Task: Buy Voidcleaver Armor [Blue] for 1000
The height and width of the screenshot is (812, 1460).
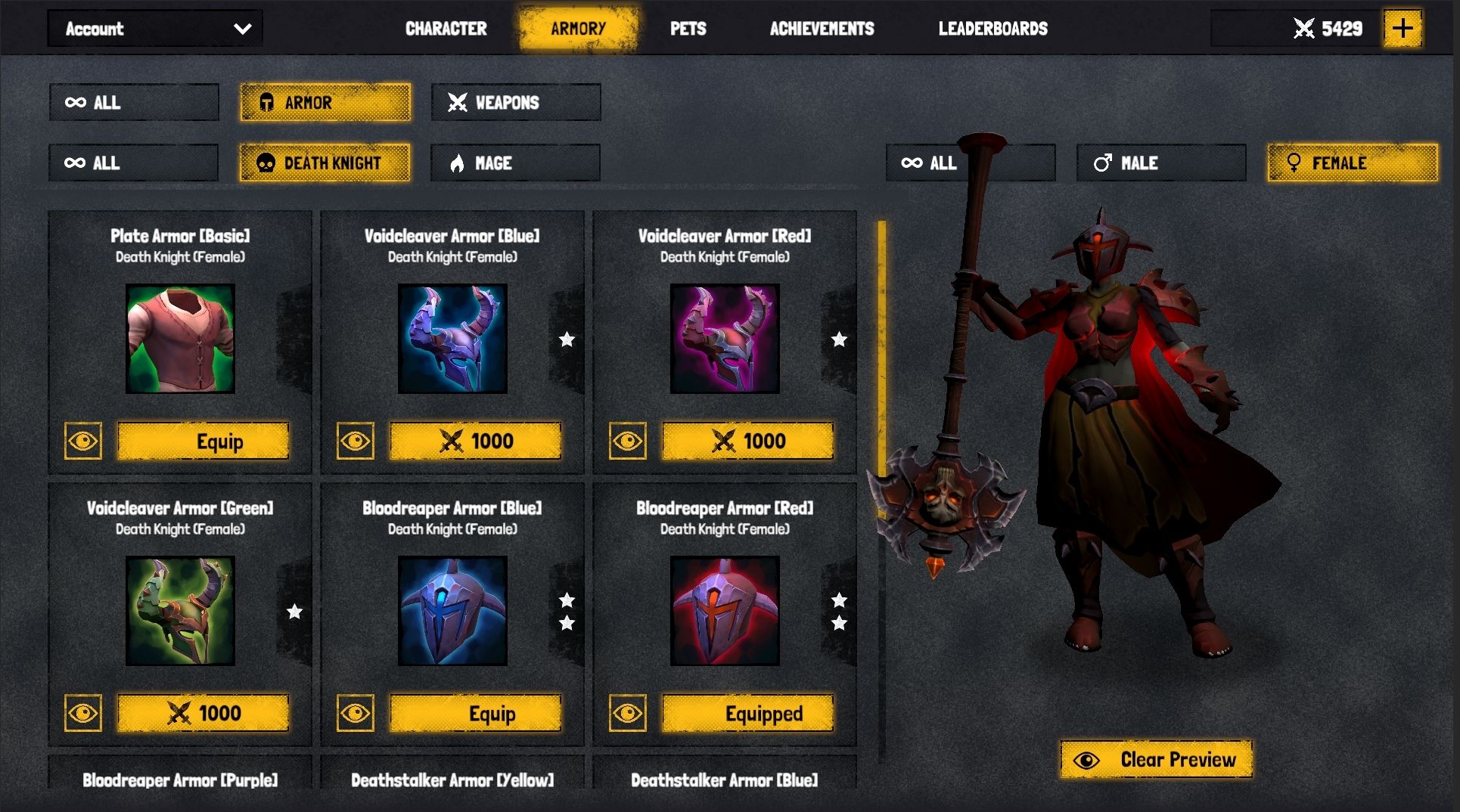Action: coord(475,442)
